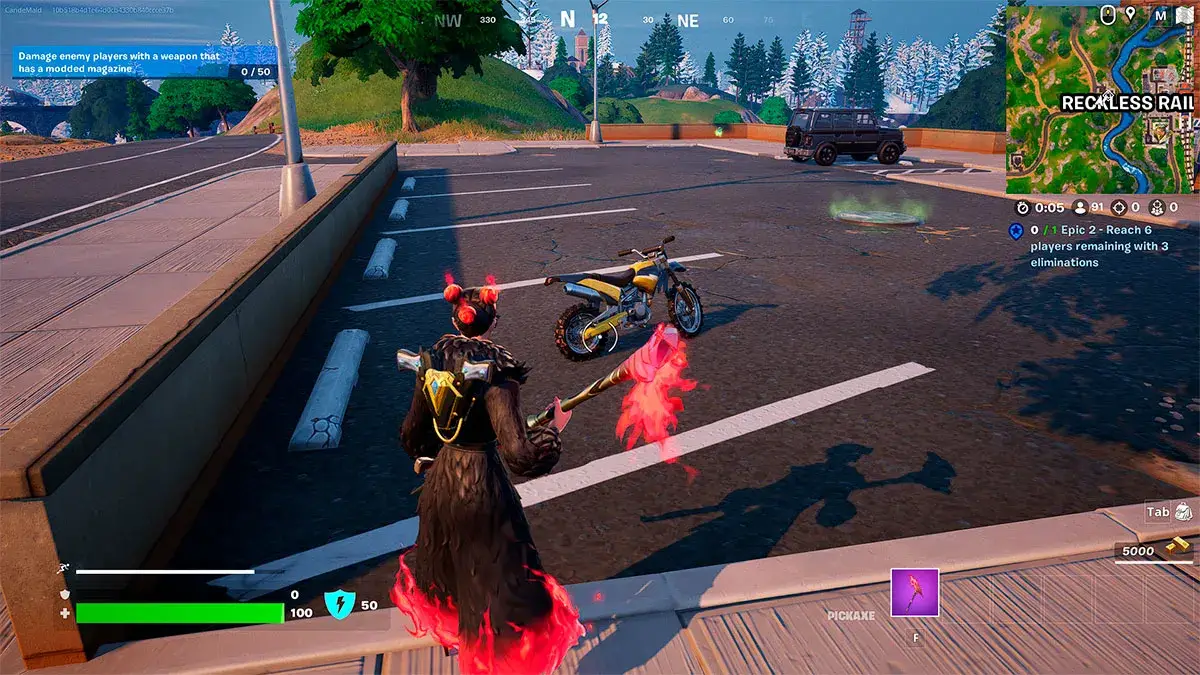Select the purple Pickaxe slot

point(914,592)
